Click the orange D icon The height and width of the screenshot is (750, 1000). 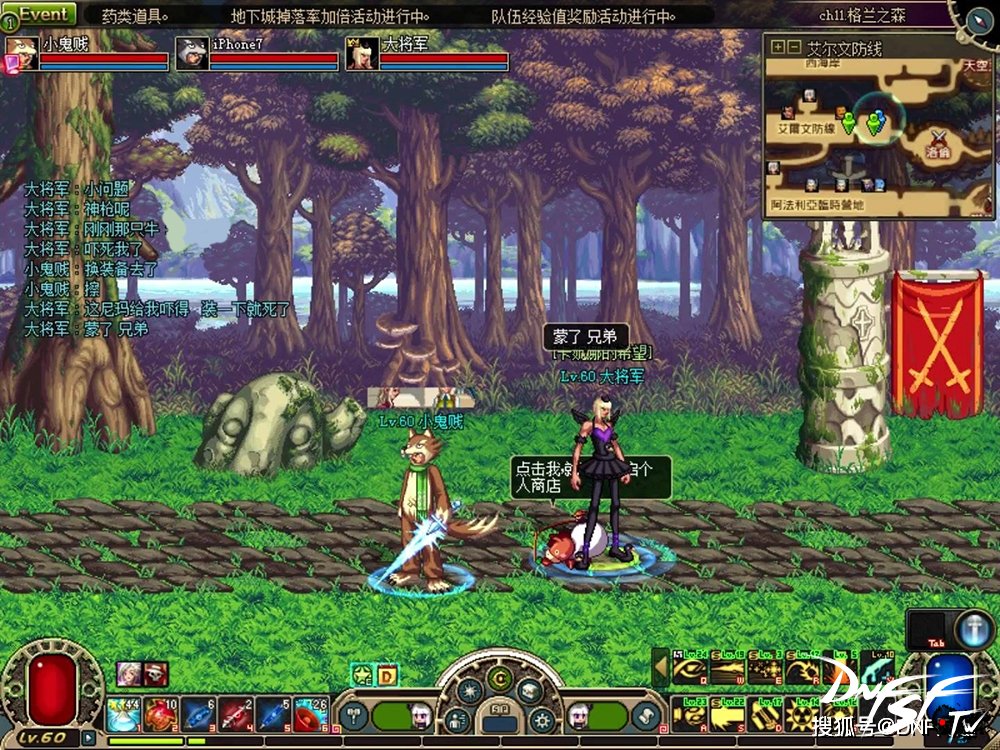[387, 675]
